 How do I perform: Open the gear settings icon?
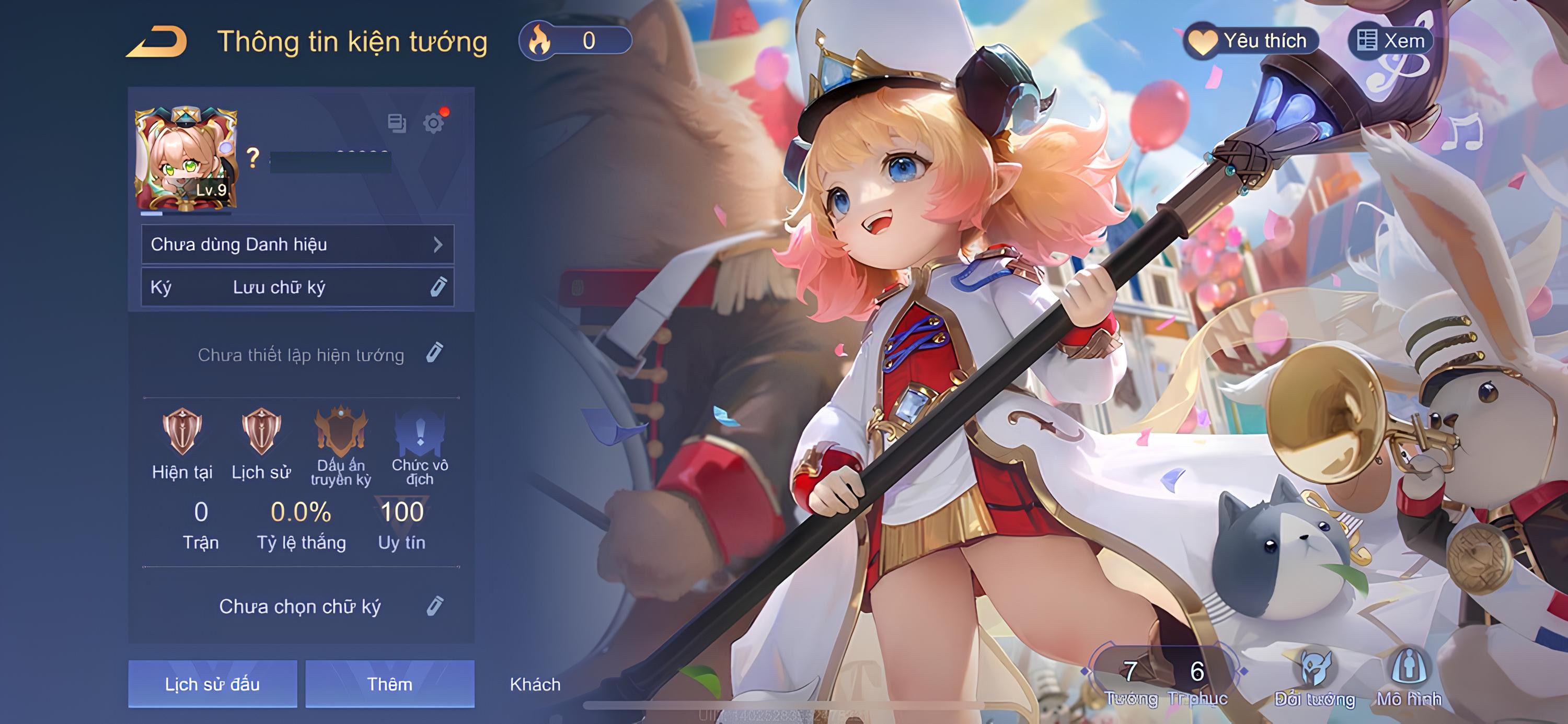tap(433, 123)
